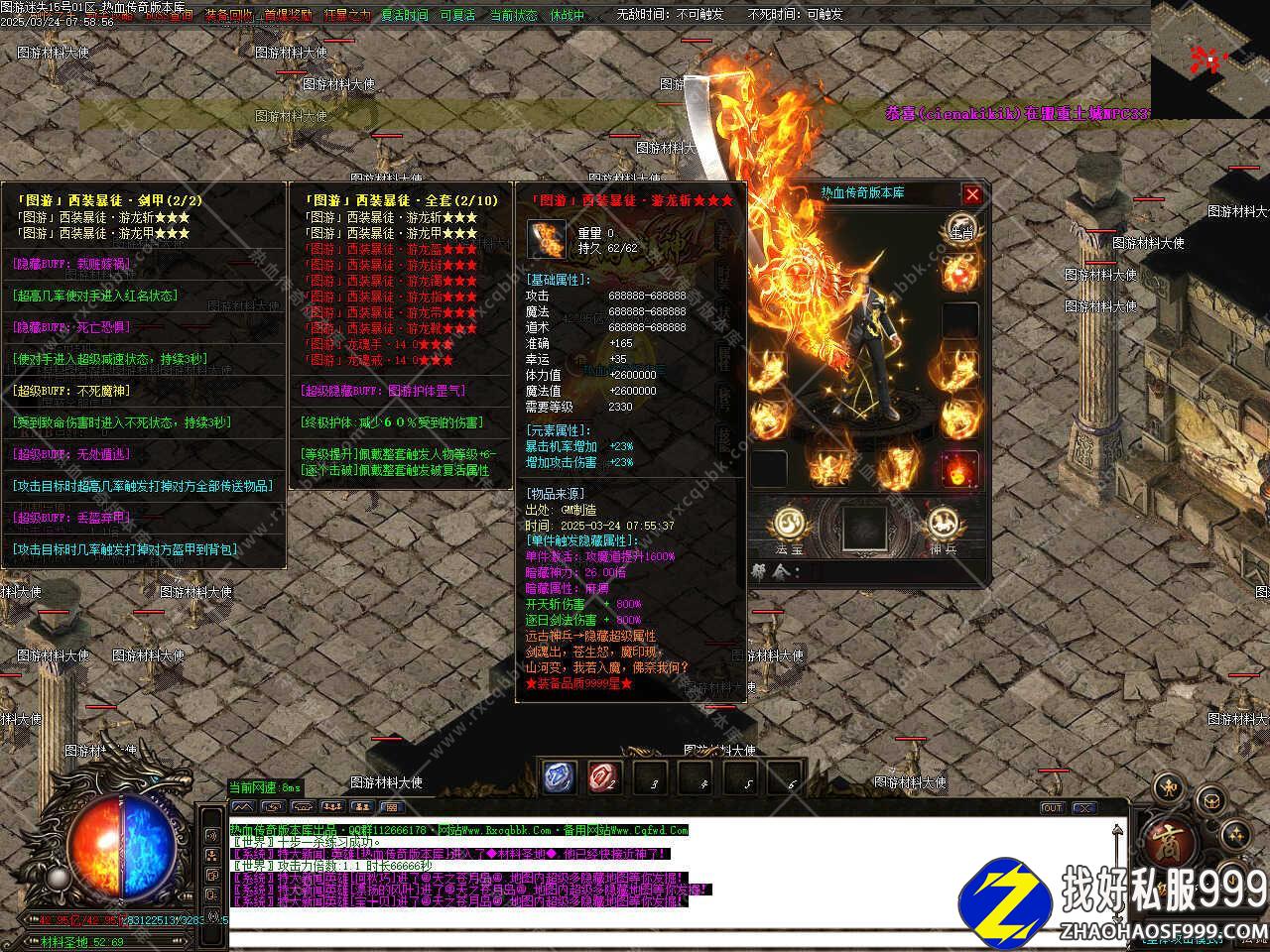Image resolution: width=1270 pixels, height=952 pixels.
Task: Toggle the 休战中 current status text
Action: 567,15
